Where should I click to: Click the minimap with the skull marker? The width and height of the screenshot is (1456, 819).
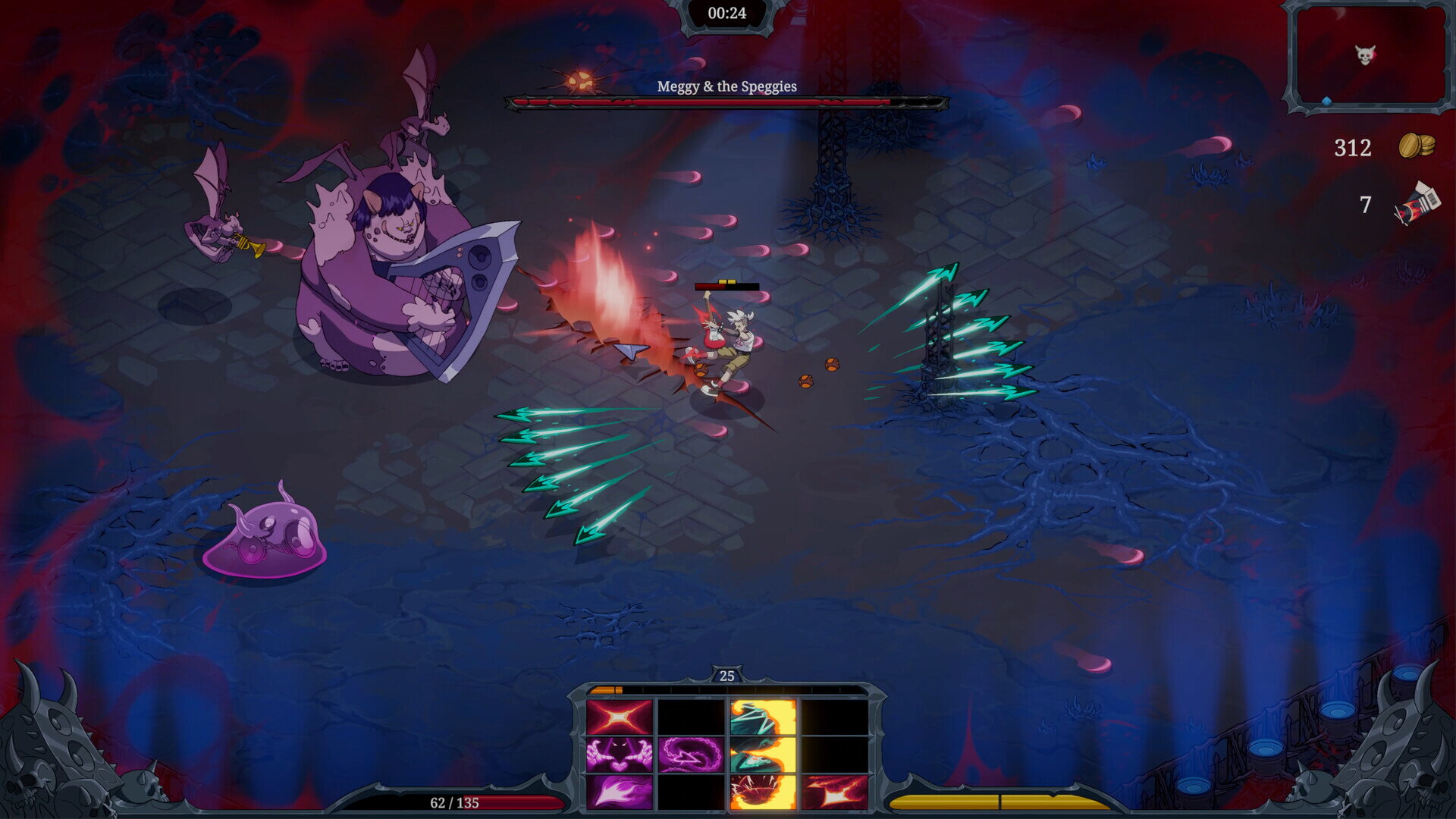click(1369, 56)
